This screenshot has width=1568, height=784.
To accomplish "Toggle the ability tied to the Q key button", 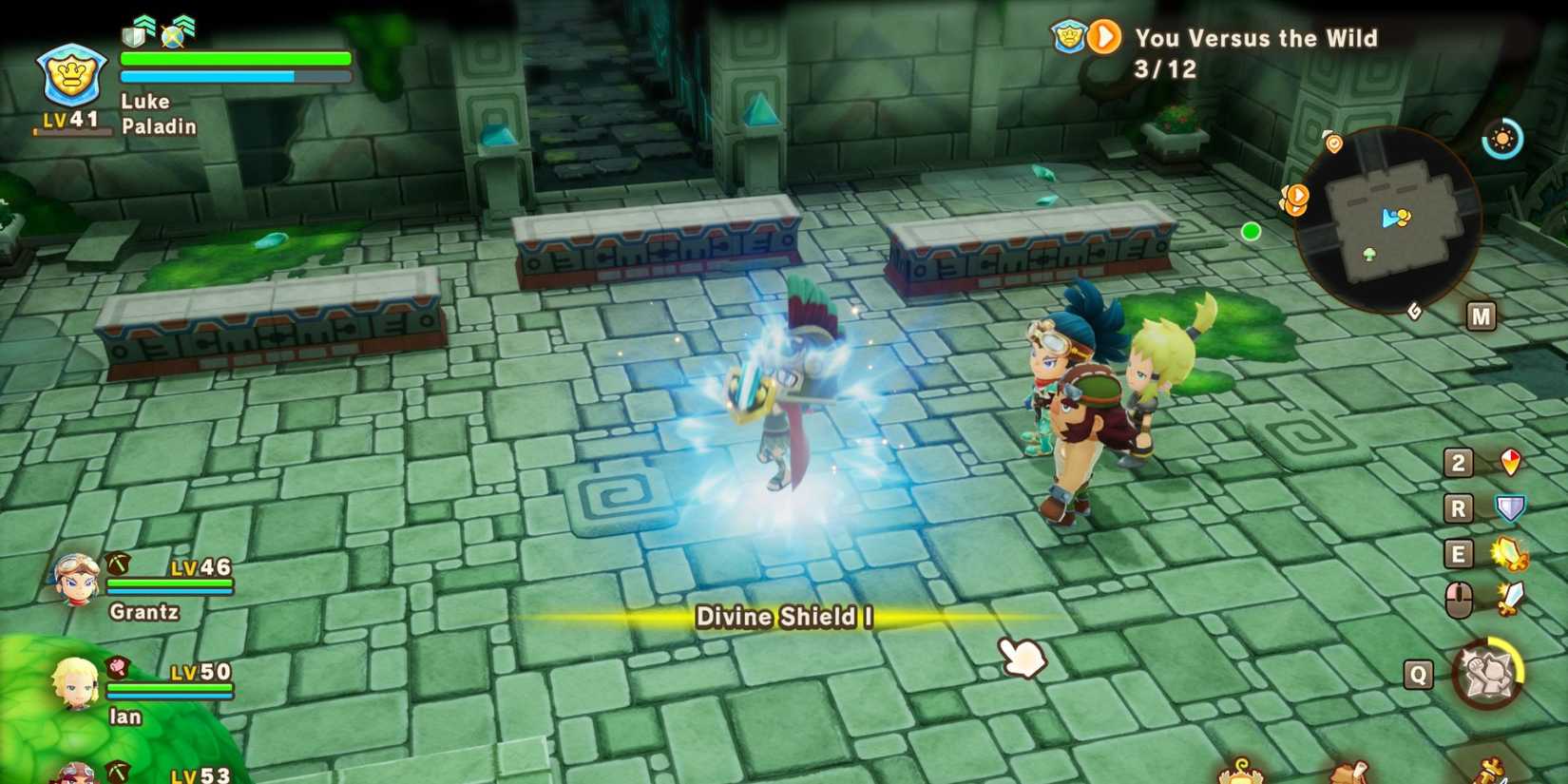I will [1418, 672].
